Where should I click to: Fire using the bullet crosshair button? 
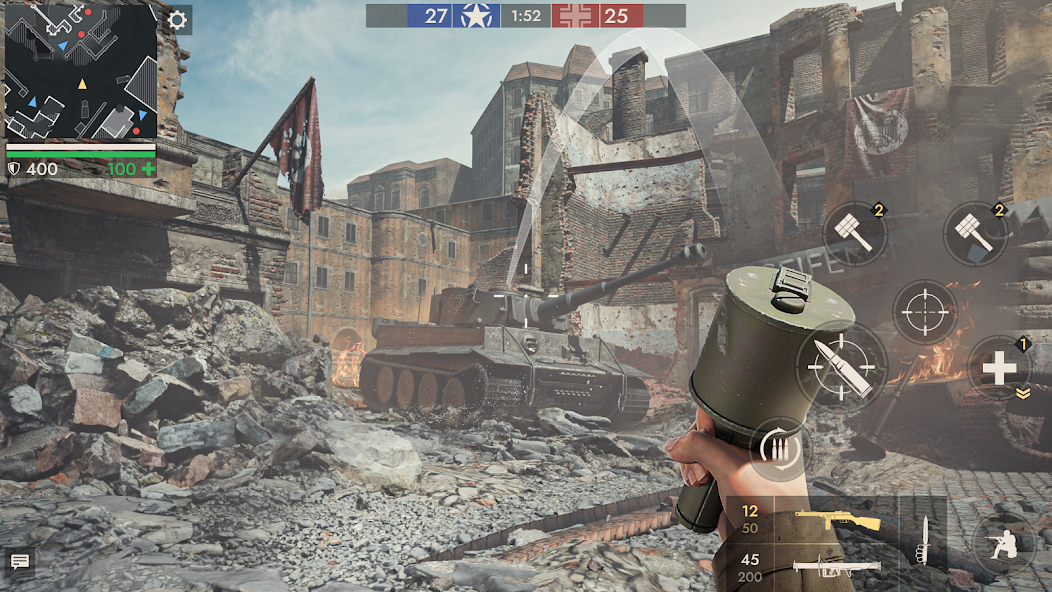842,366
